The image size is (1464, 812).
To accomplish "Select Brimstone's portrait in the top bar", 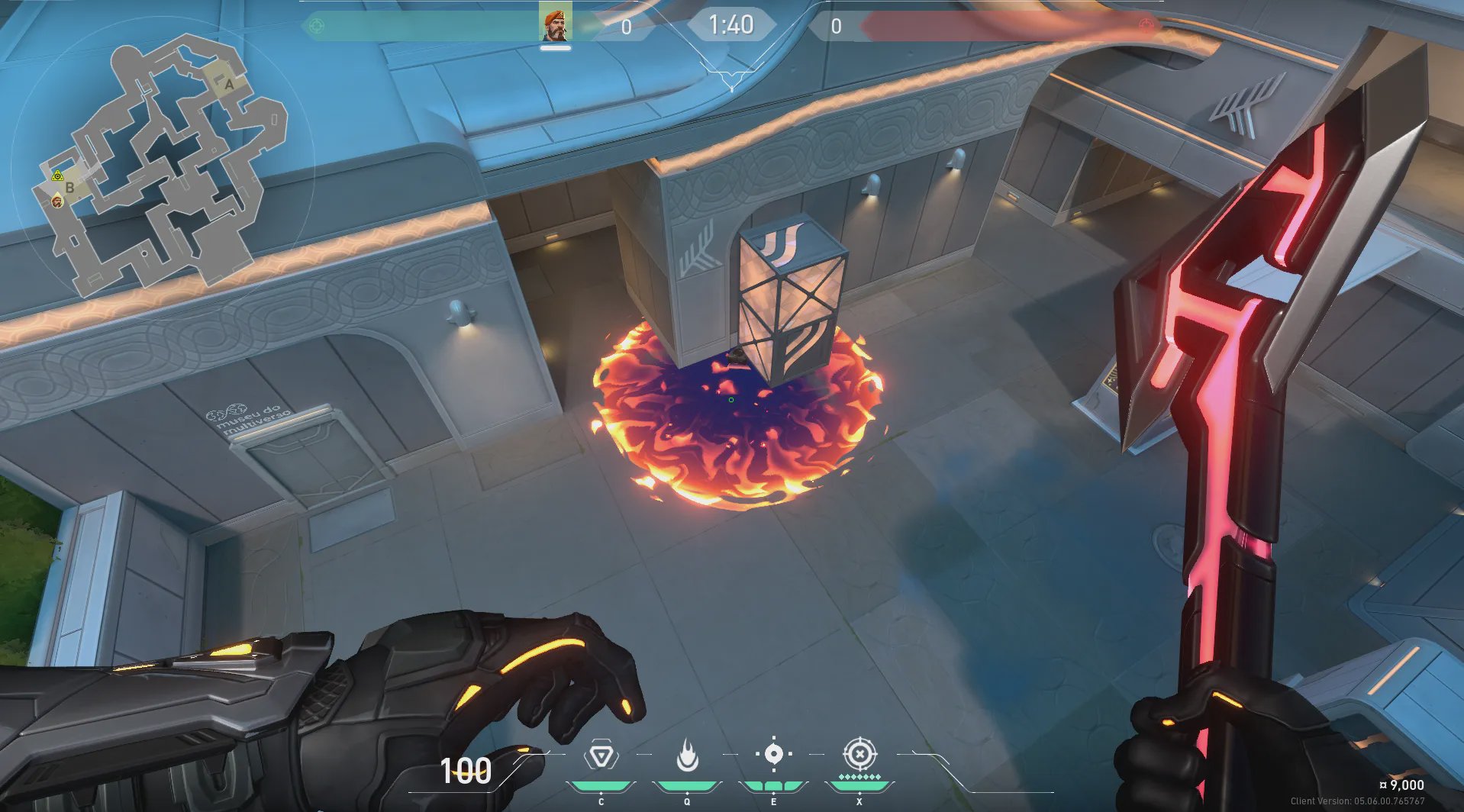I will 555,23.
